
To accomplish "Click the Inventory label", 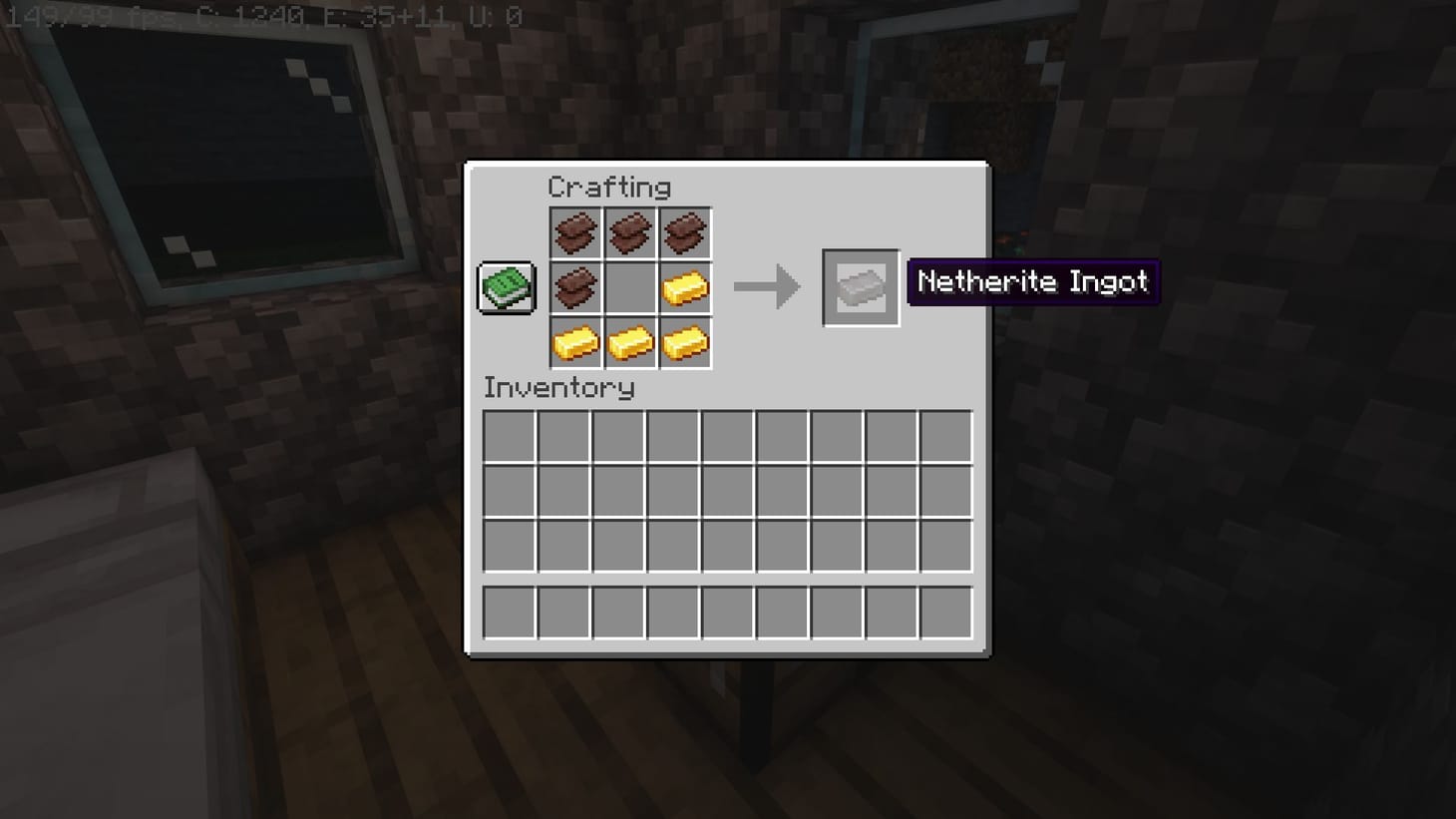I will (558, 388).
